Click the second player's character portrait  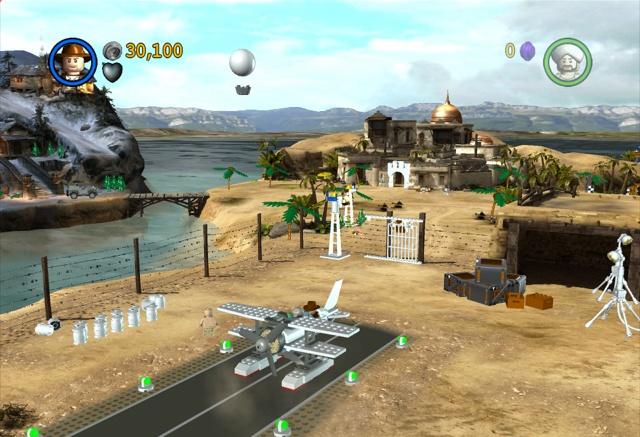point(567,61)
